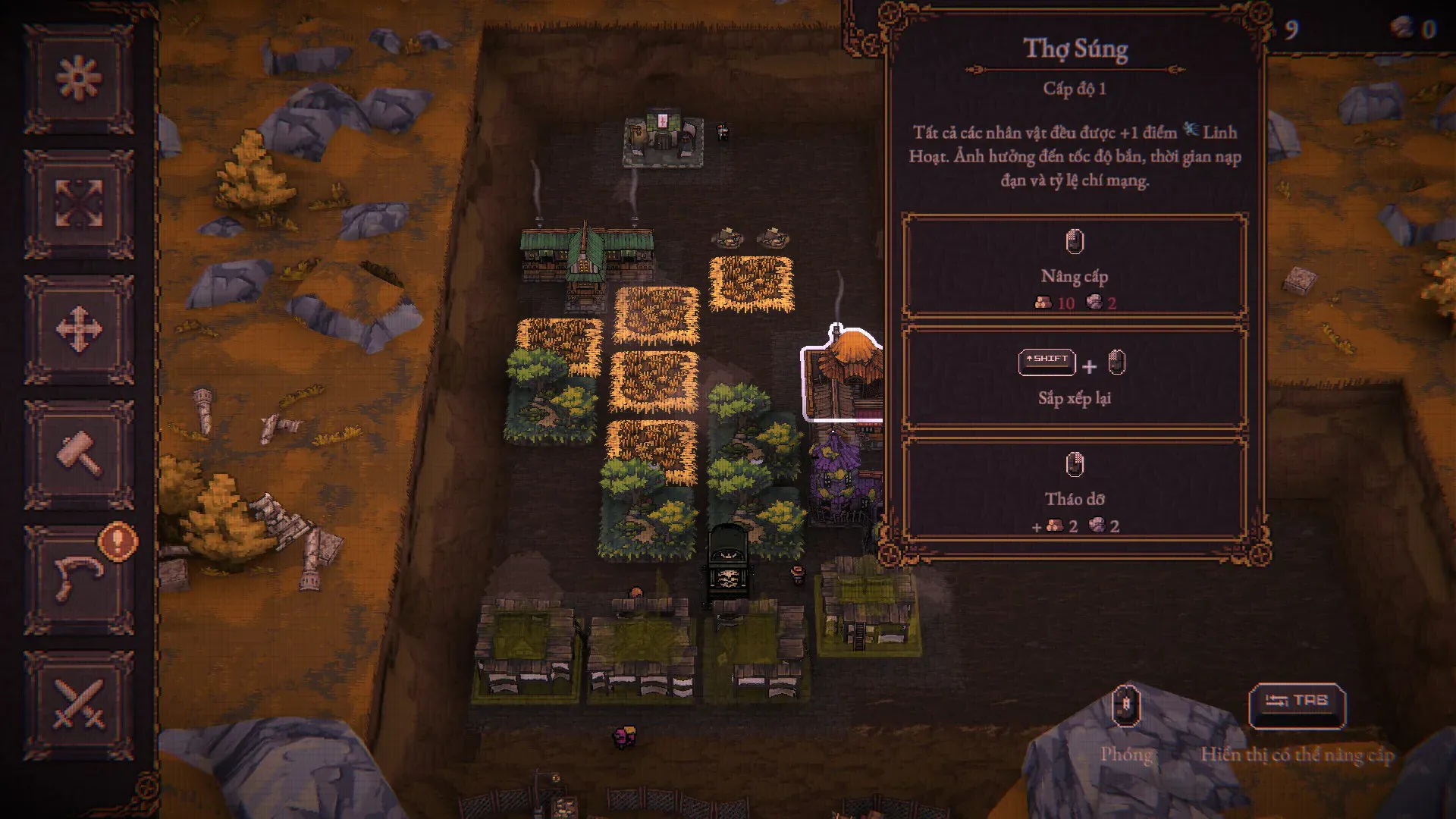Select the four-way move arrows tool
1456x819 pixels.
79,329
